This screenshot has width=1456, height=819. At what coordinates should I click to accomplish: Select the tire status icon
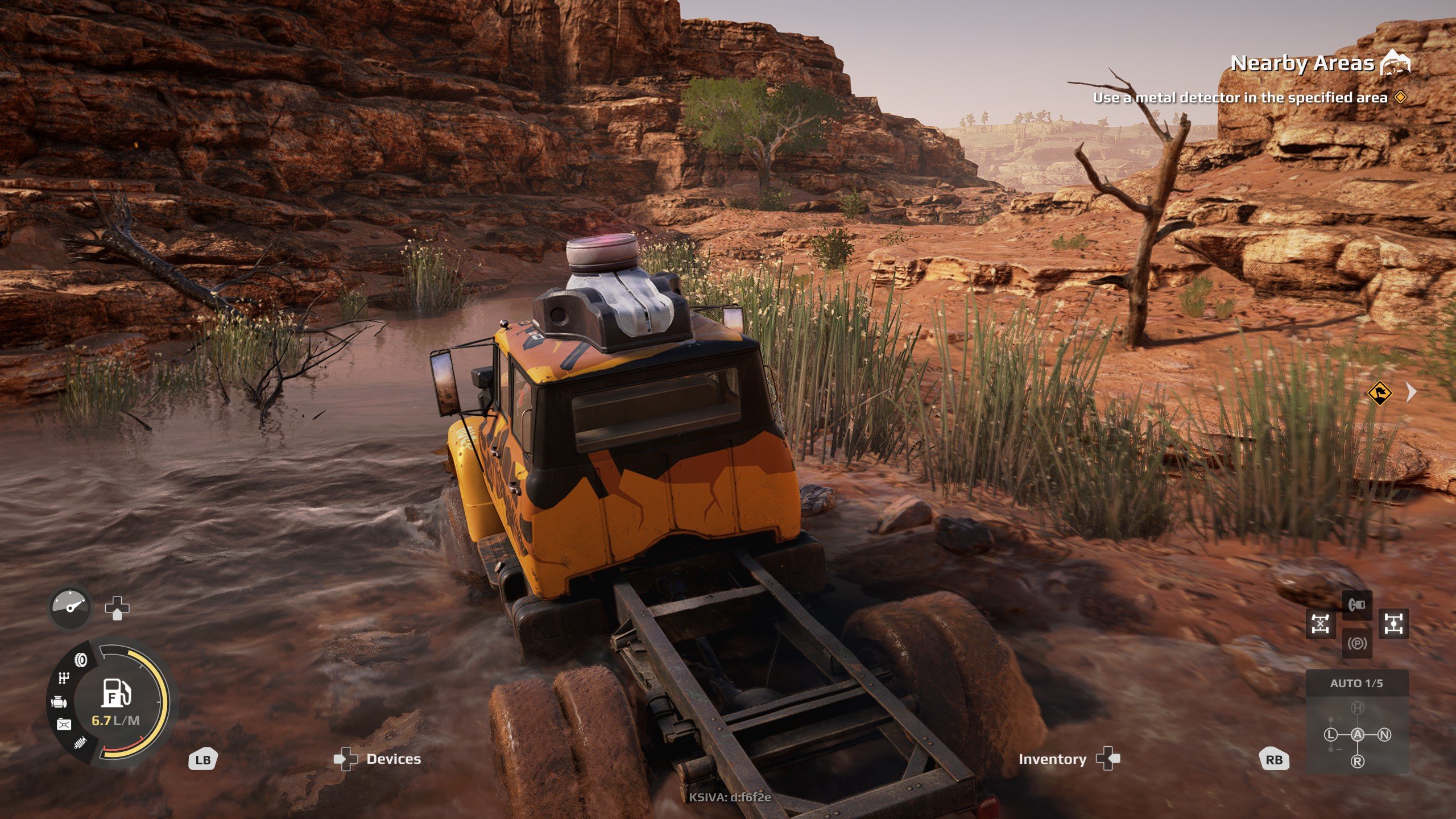tap(81, 660)
